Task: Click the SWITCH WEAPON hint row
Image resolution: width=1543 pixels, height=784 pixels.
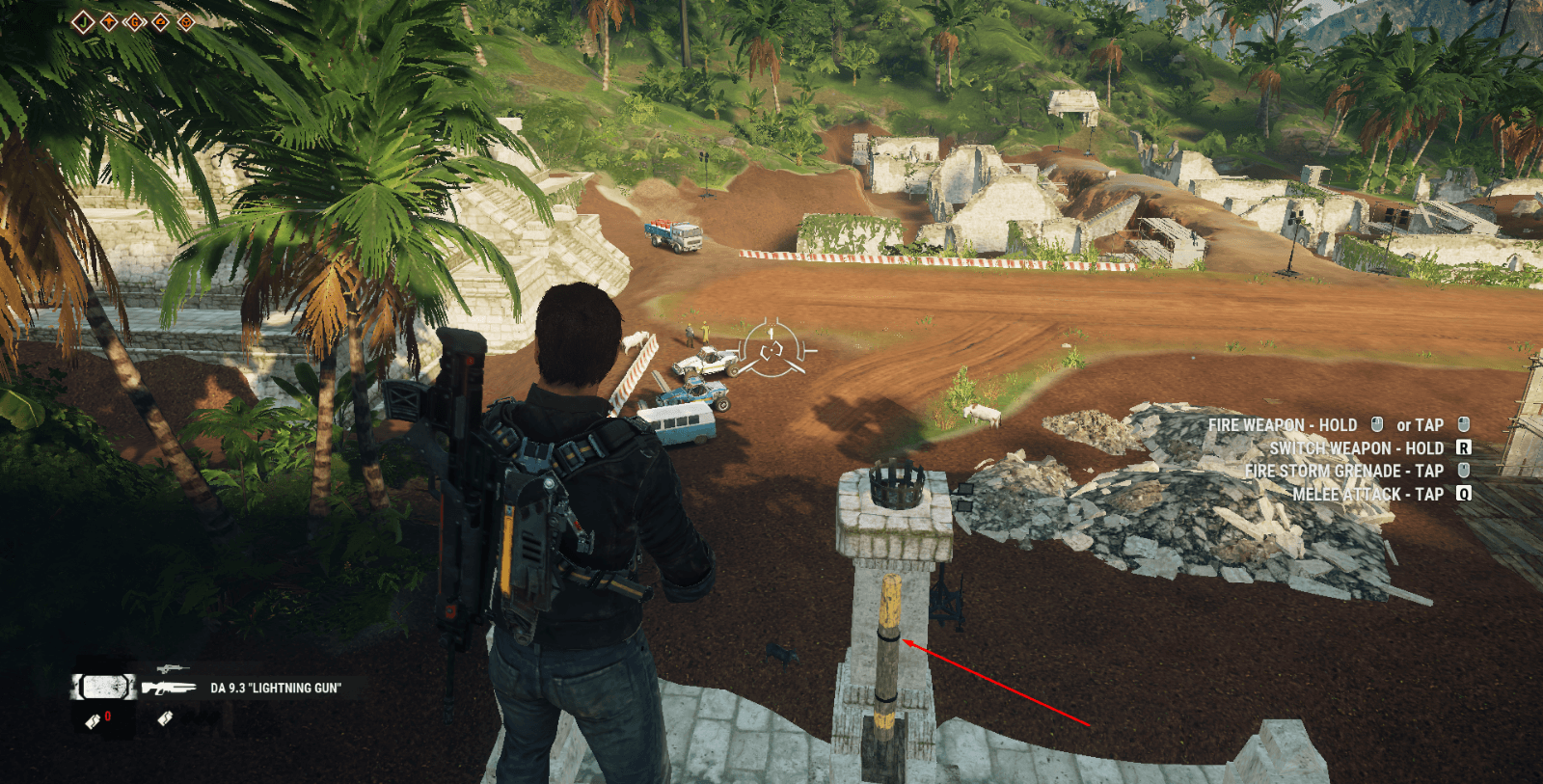Action: click(1355, 448)
